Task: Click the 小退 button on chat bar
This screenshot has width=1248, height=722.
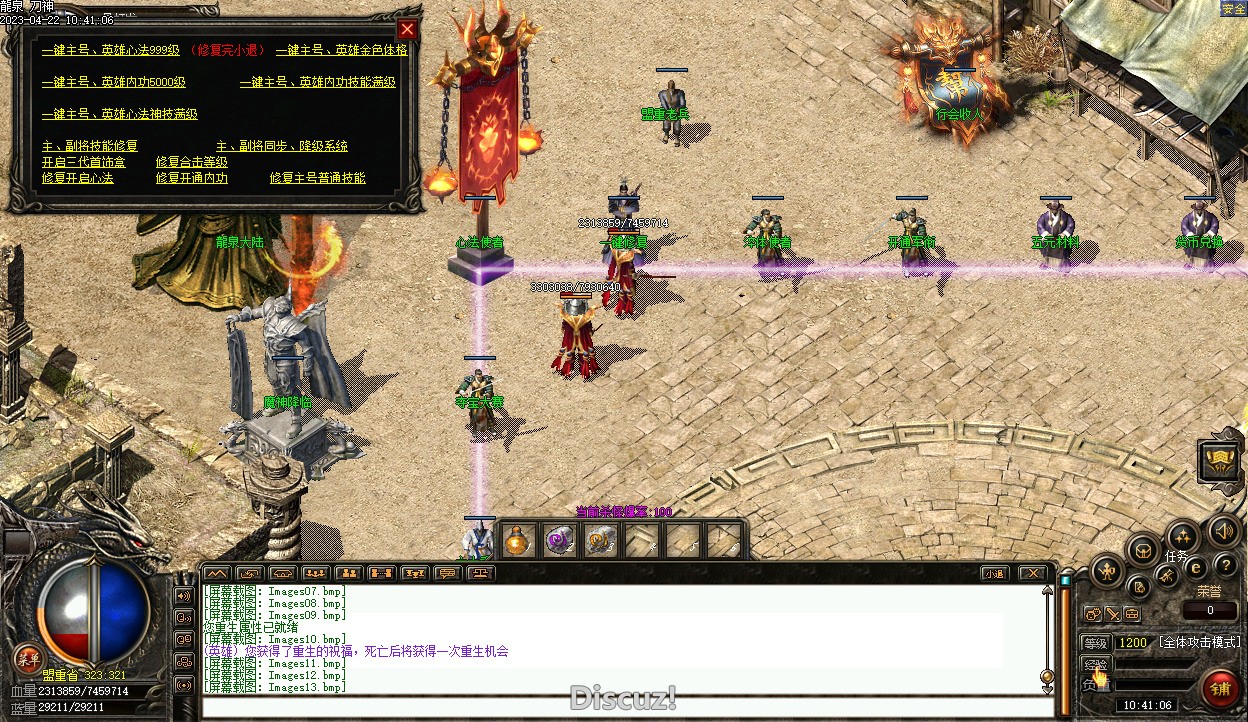Action: [993, 573]
